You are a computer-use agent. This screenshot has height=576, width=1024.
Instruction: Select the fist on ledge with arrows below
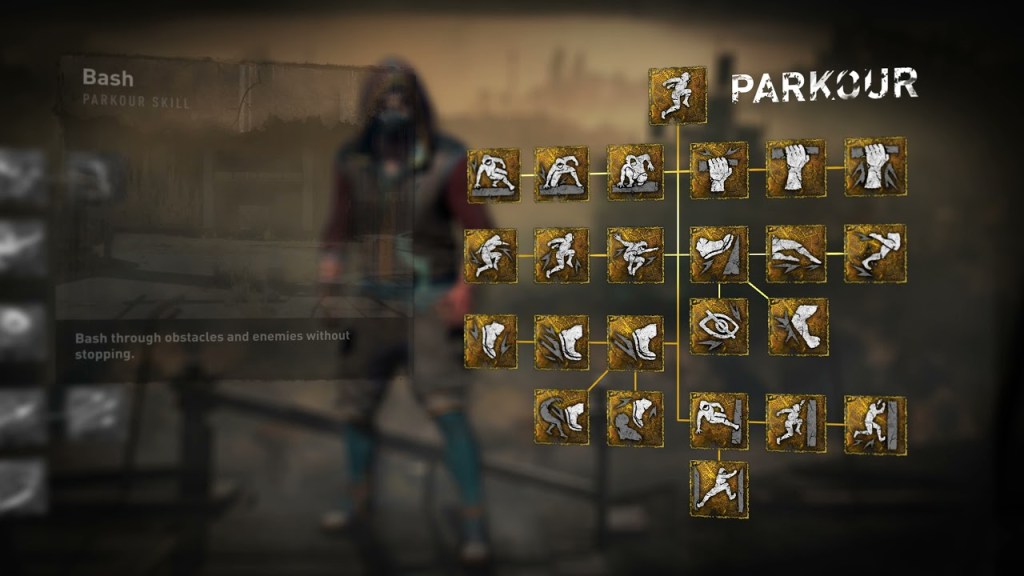point(875,167)
